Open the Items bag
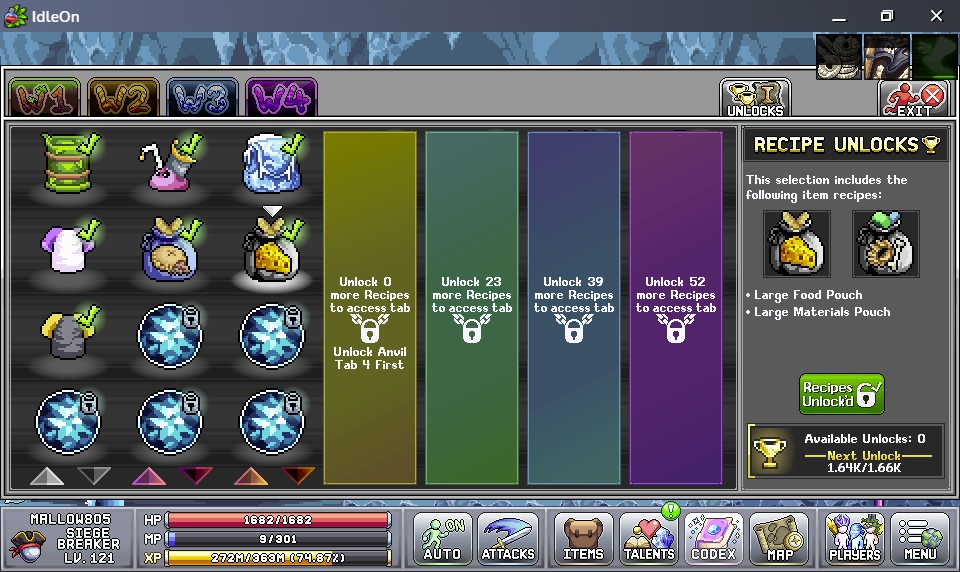This screenshot has width=960, height=572. coord(583,540)
